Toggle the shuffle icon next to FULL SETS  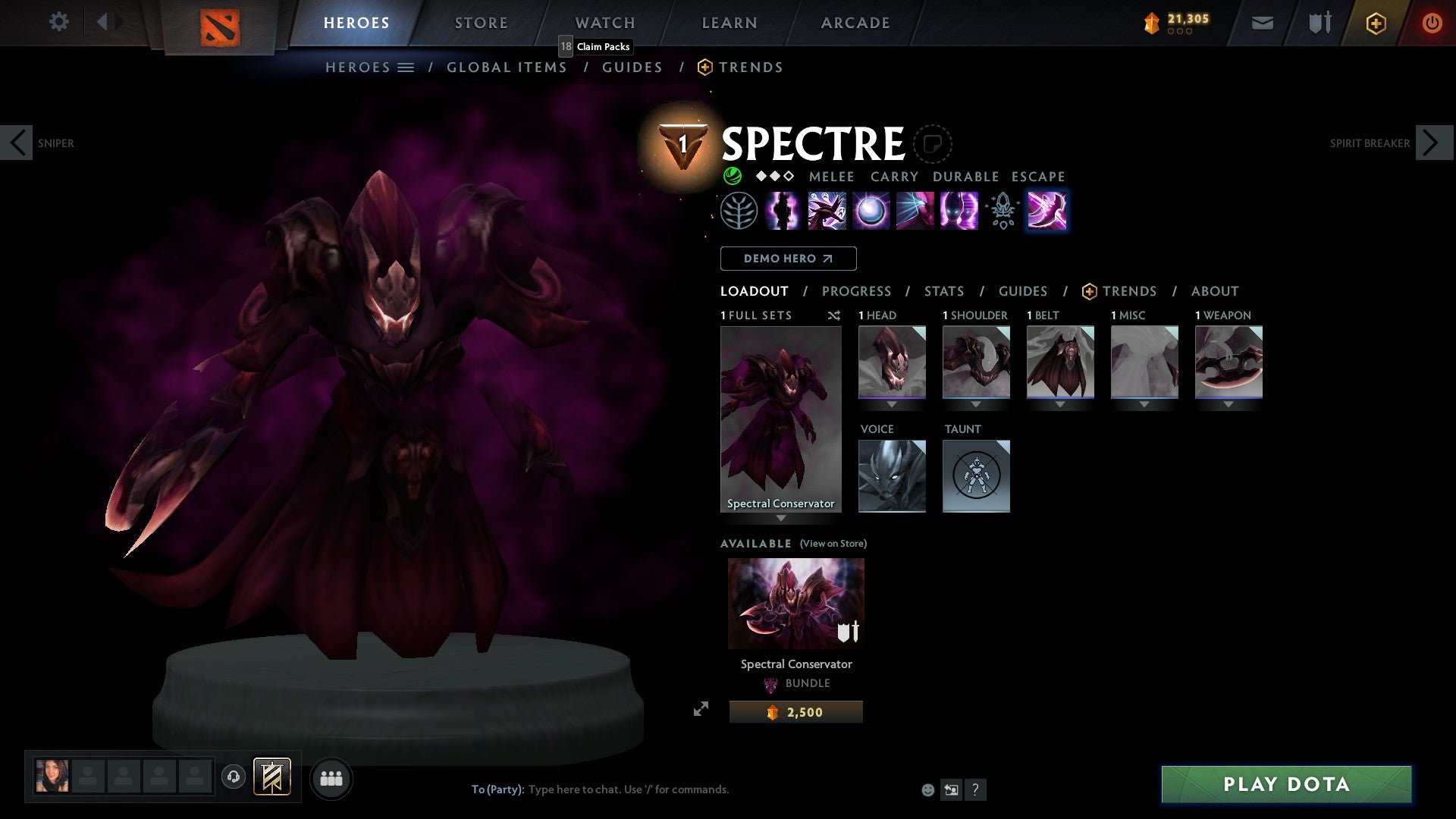[833, 315]
